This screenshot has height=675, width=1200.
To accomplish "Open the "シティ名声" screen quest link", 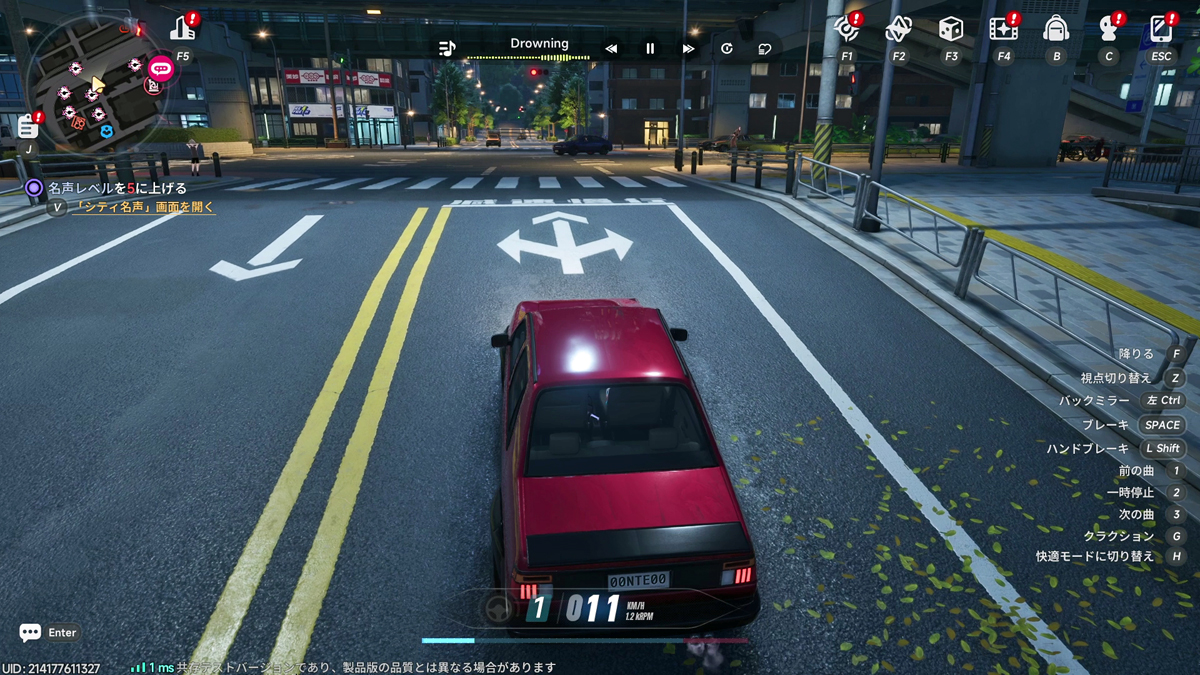I will coord(144,207).
